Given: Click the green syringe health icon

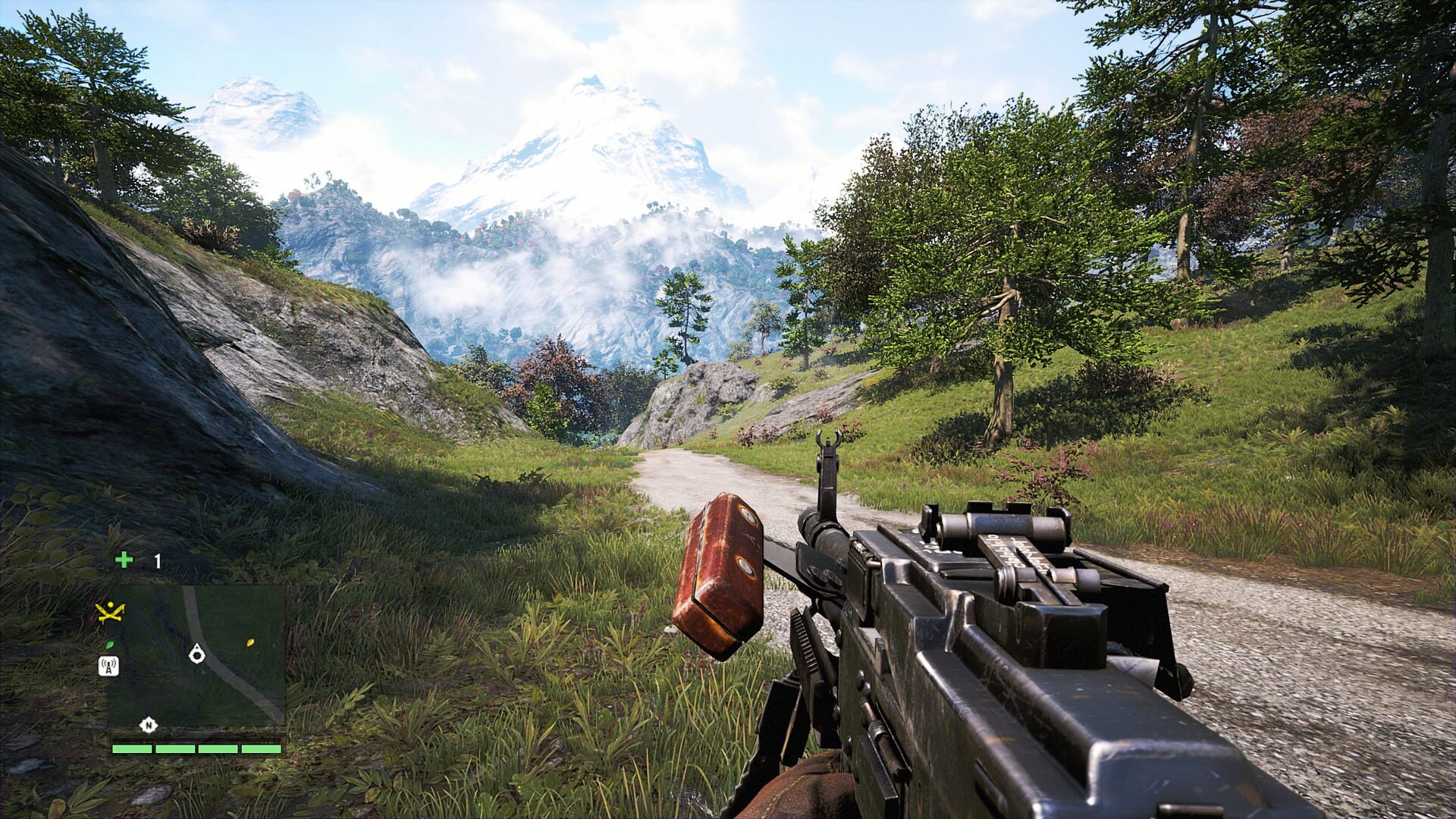Looking at the screenshot, I should [126, 560].
